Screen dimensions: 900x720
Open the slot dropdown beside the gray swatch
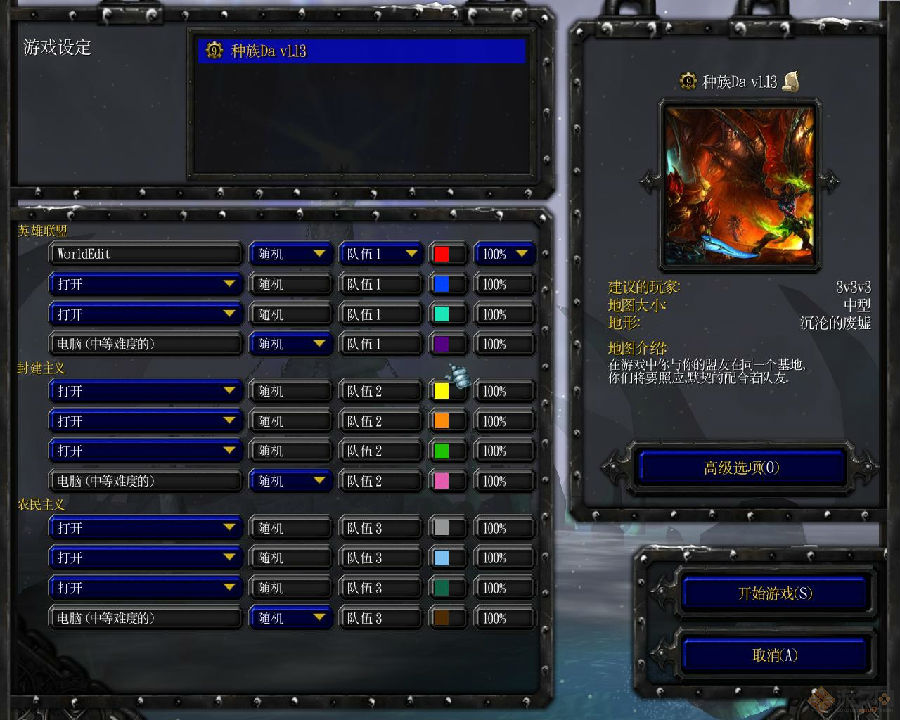tap(145, 528)
